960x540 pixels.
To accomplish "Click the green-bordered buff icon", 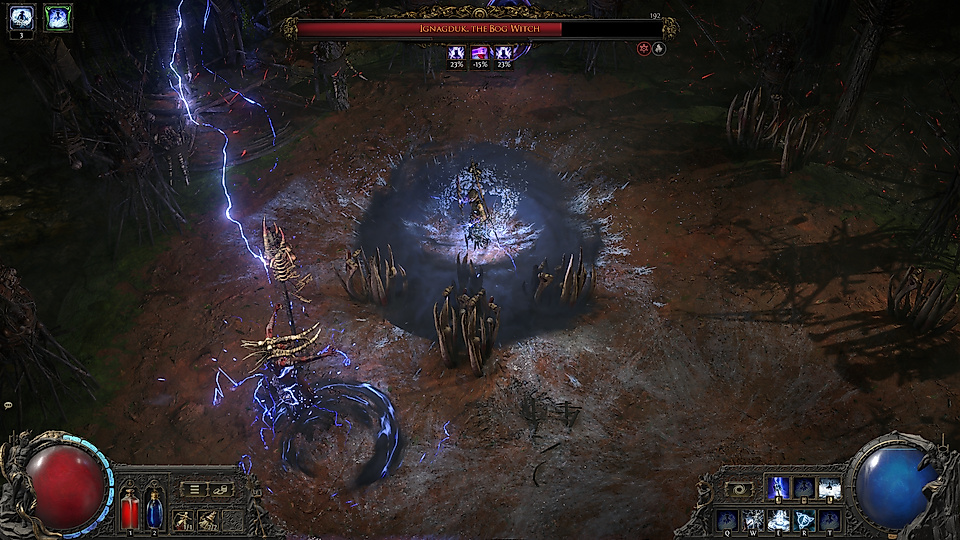I will click(x=57, y=17).
